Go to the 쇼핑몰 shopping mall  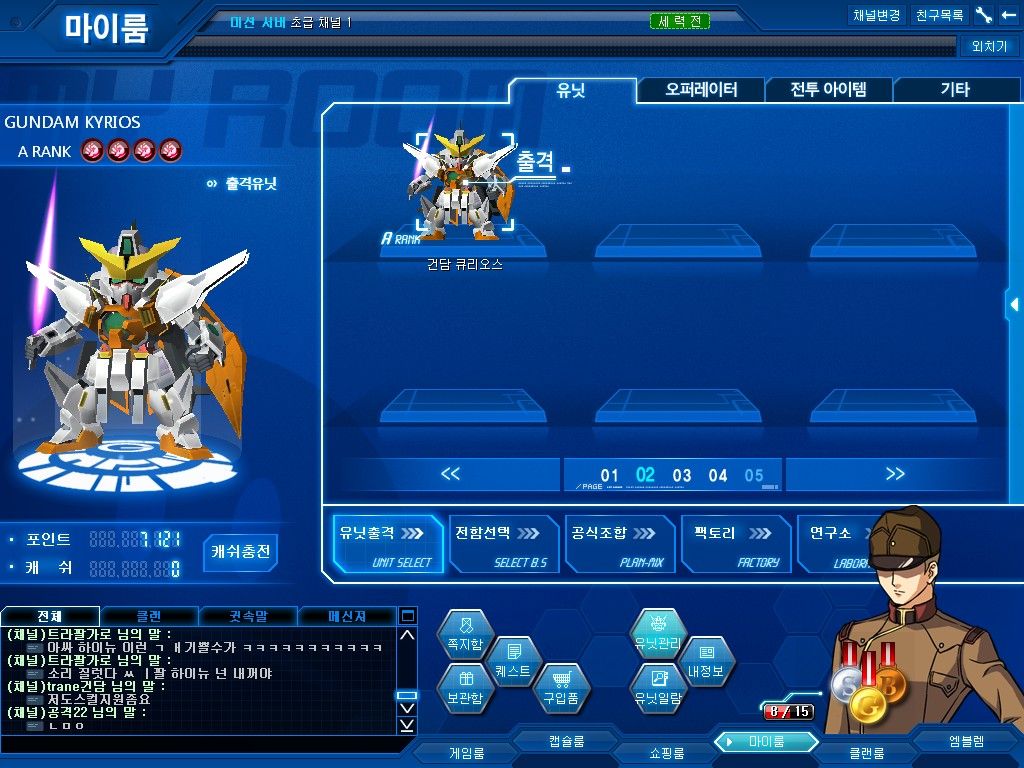(661, 752)
